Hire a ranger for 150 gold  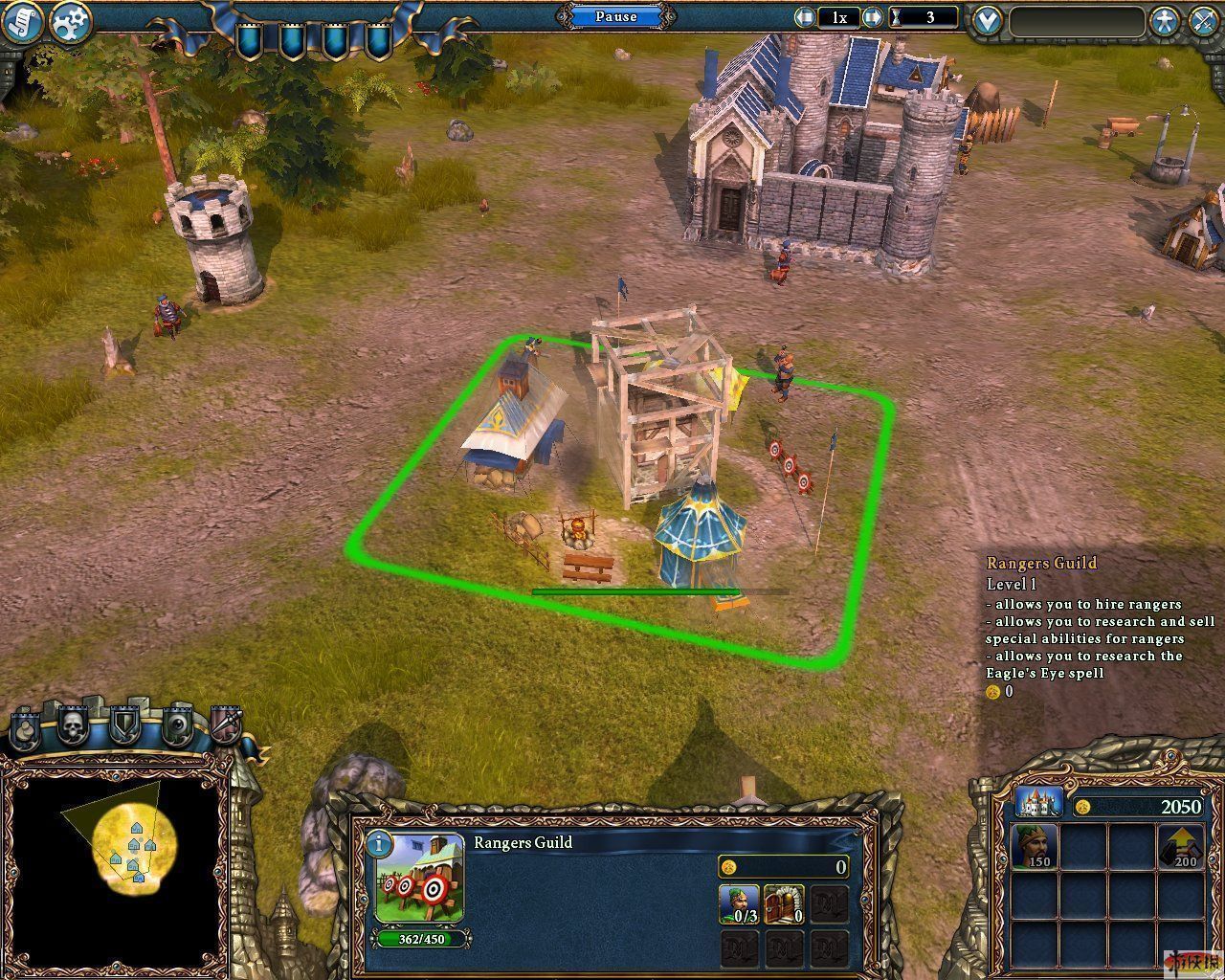(1036, 846)
